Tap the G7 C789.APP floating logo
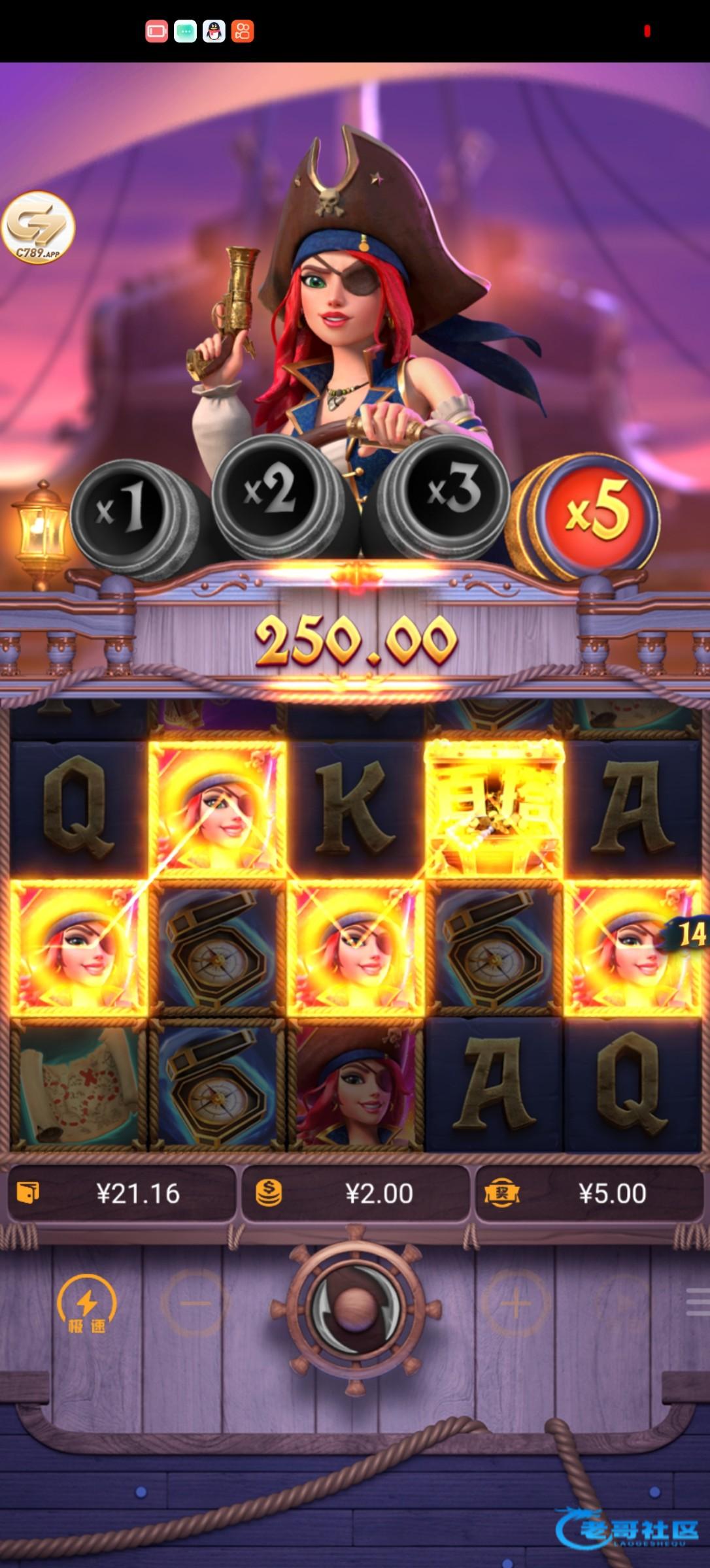This screenshot has width=710, height=1568. coord(38,228)
